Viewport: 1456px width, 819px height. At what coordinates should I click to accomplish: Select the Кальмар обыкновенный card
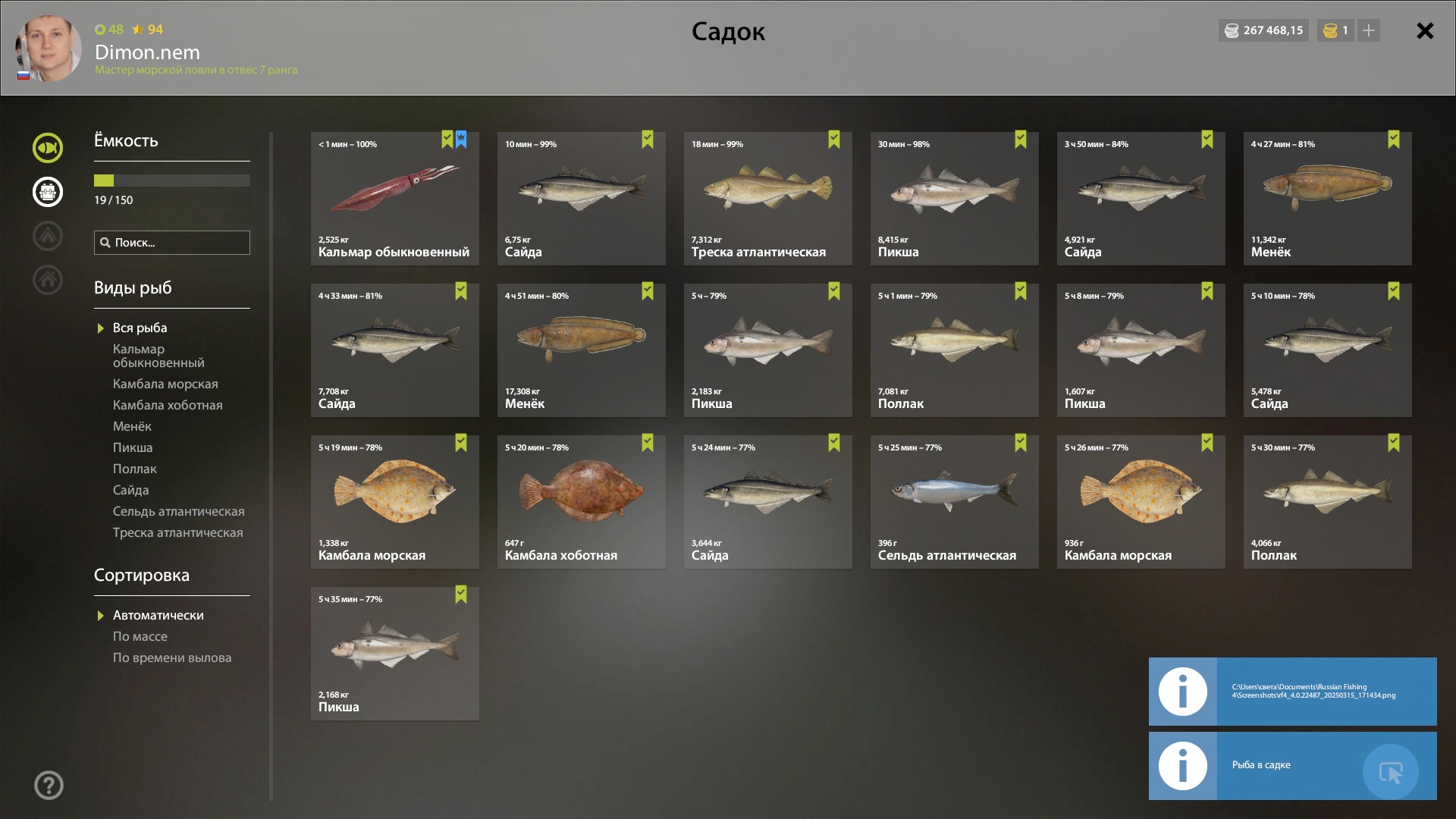tap(394, 199)
